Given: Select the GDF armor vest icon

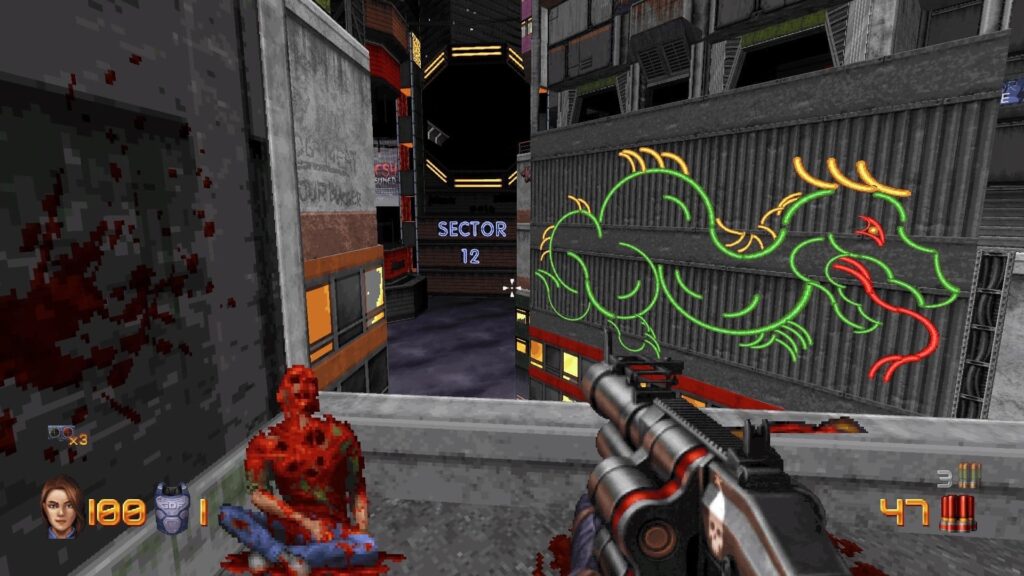Looking at the screenshot, I should click(171, 509).
